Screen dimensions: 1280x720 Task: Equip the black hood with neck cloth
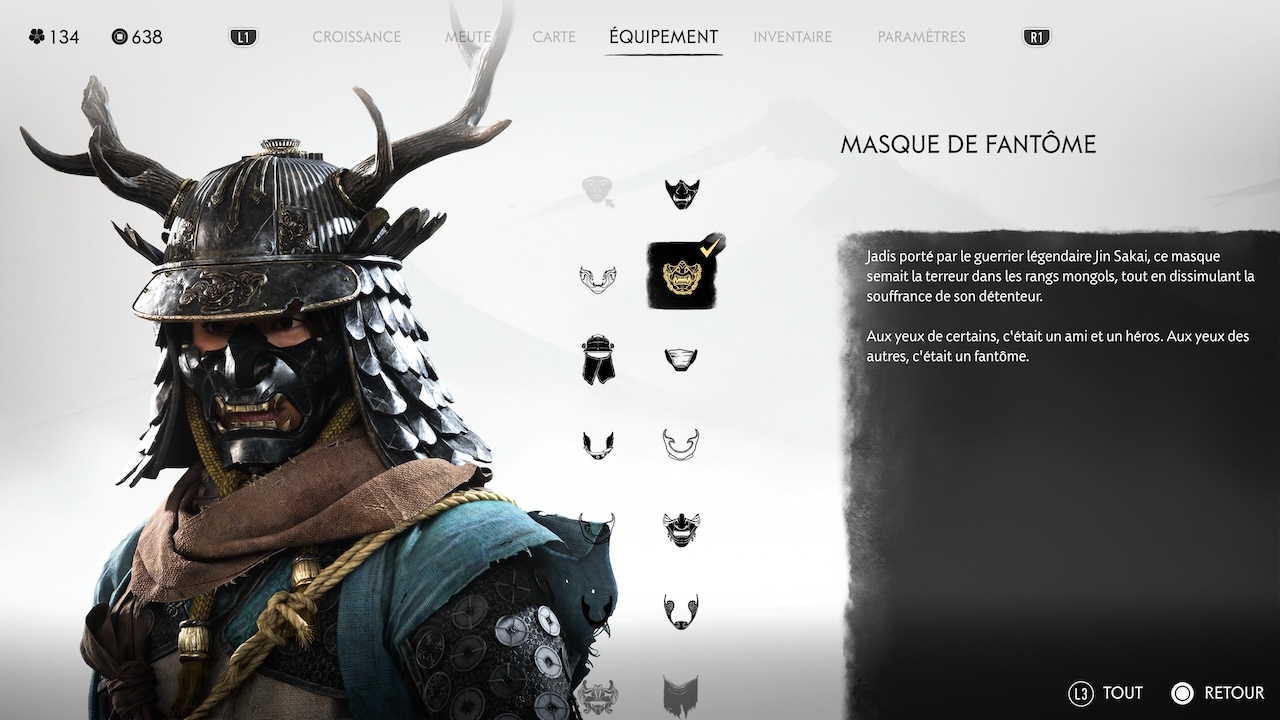coord(598,359)
